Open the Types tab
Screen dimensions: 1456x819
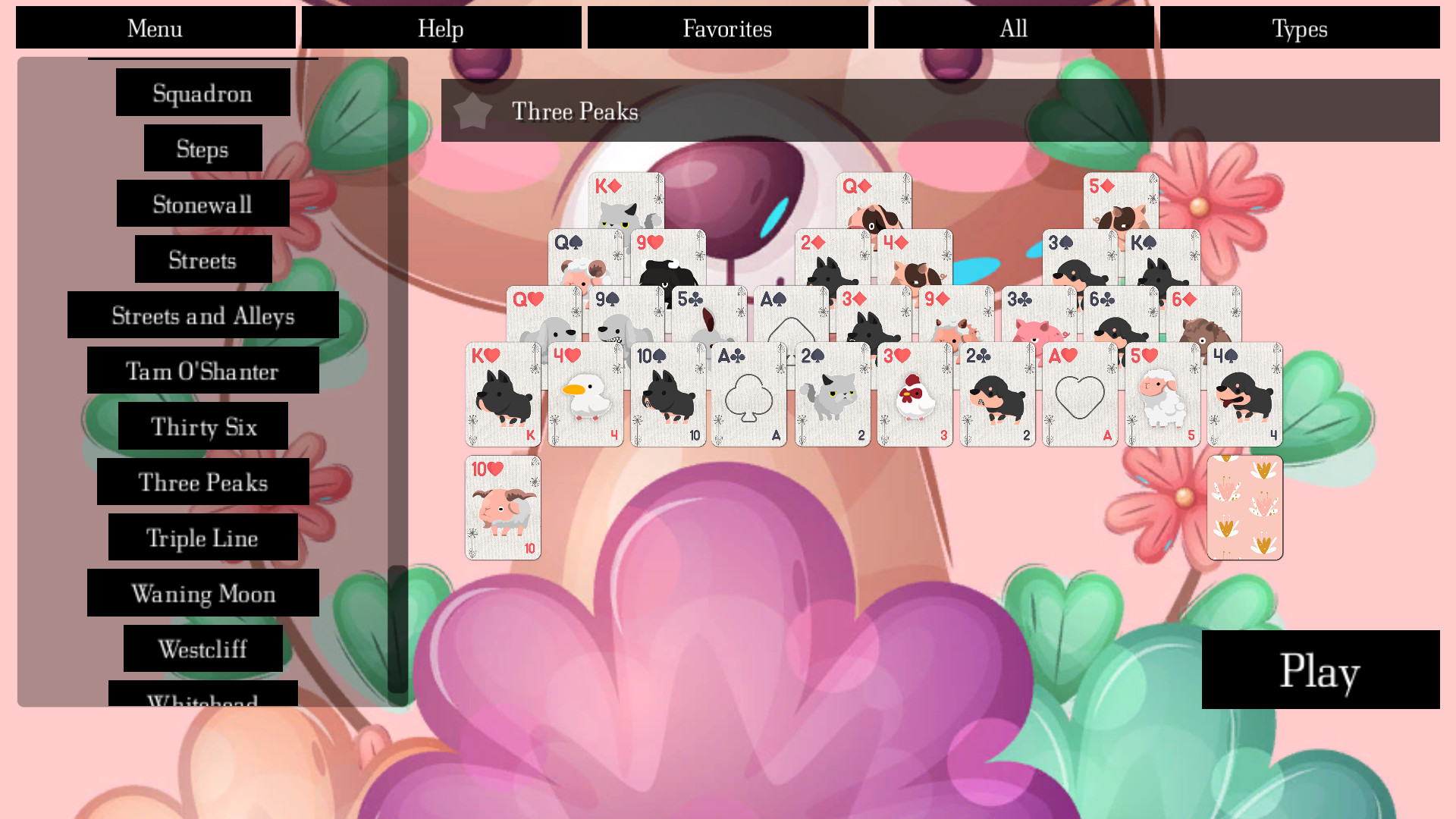1300,27
